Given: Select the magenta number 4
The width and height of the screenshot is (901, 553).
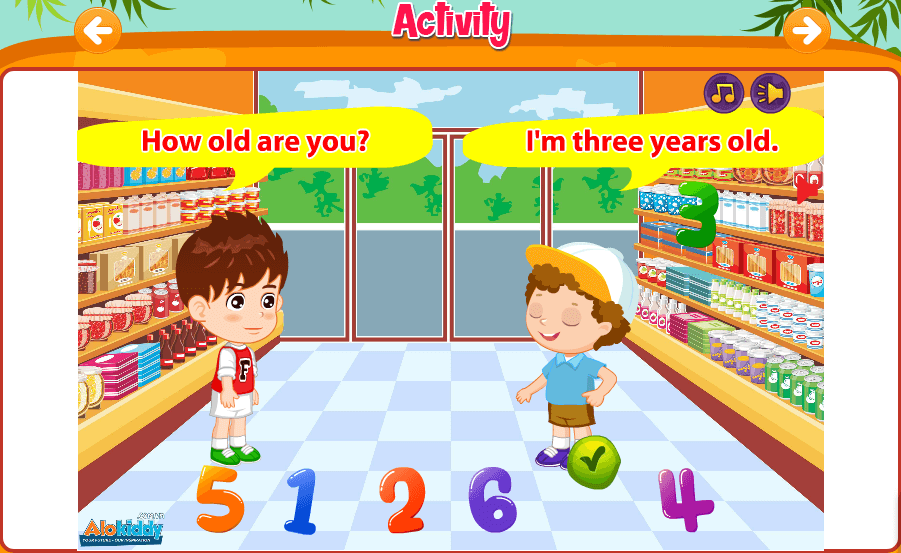Looking at the screenshot, I should 686,499.
